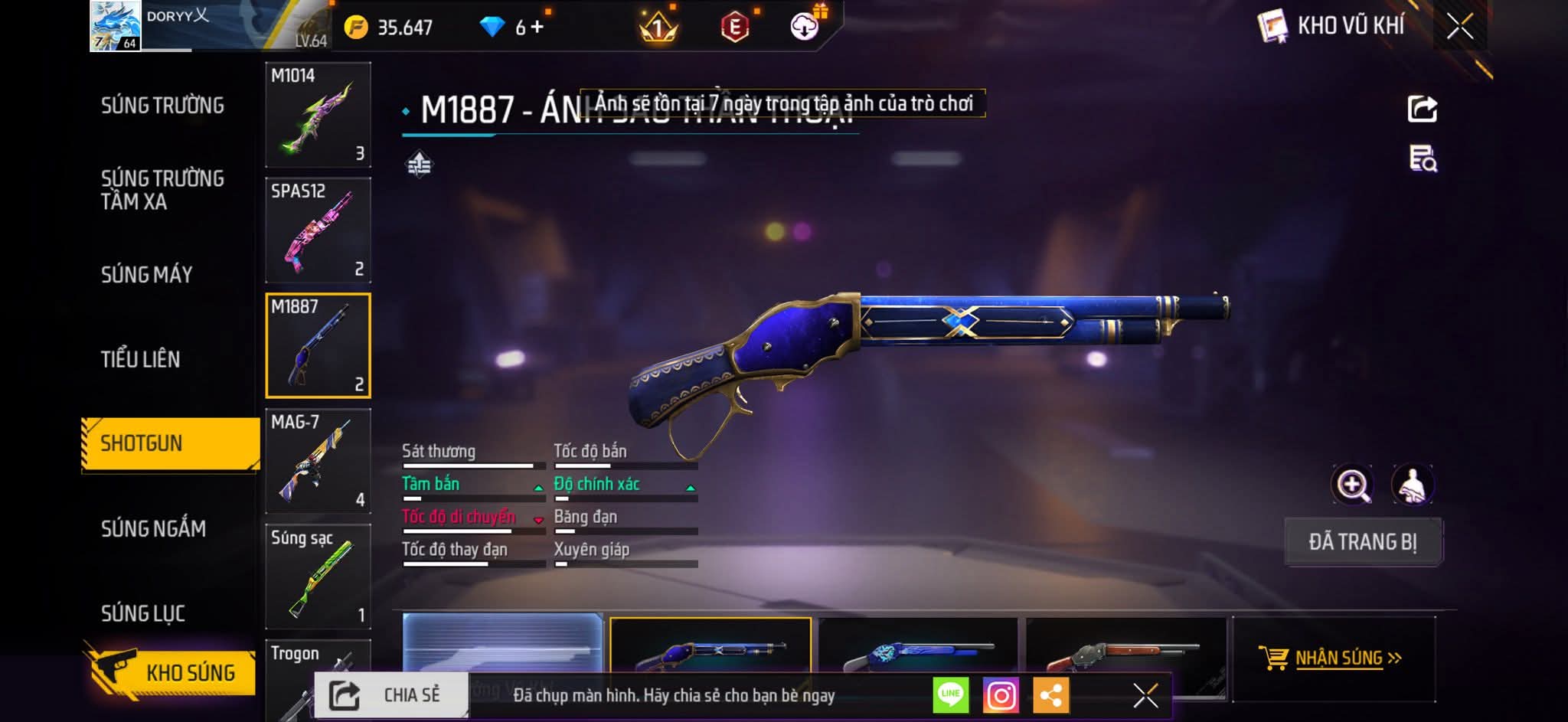Close the KHO VŨ KHÍ screen
Screen dimensions: 1568x722
(x=1459, y=27)
